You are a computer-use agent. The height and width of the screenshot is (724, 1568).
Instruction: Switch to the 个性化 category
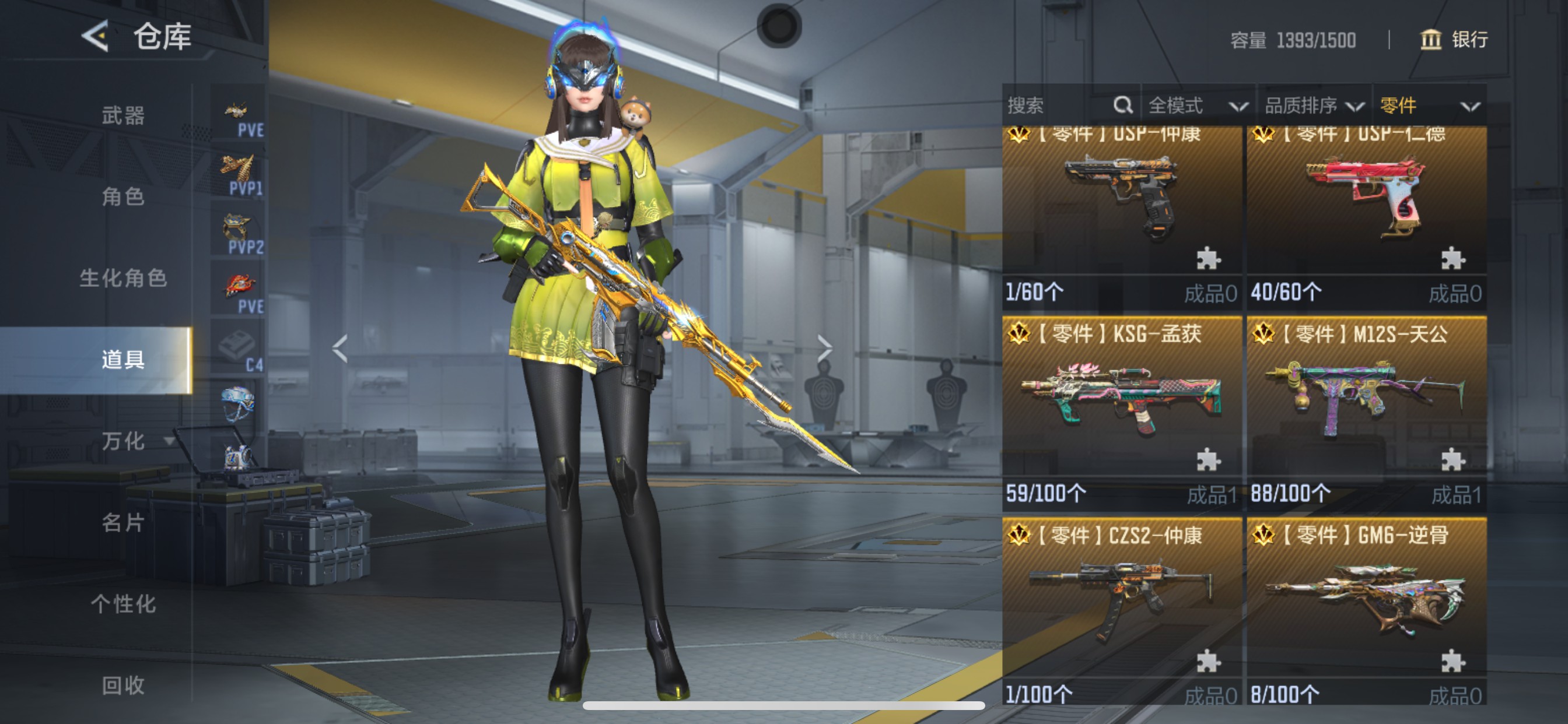(x=123, y=603)
